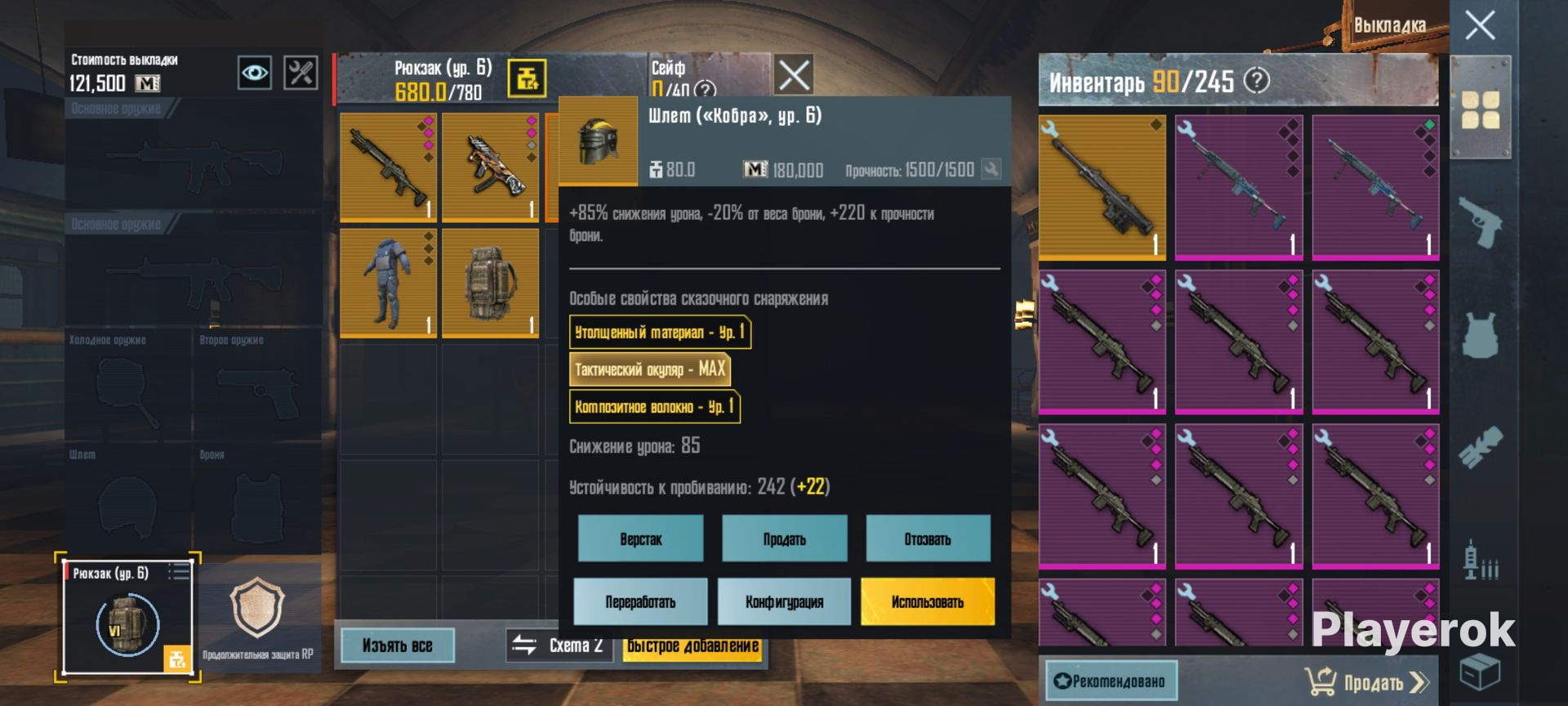Select the pistol category tab

[x=1480, y=221]
